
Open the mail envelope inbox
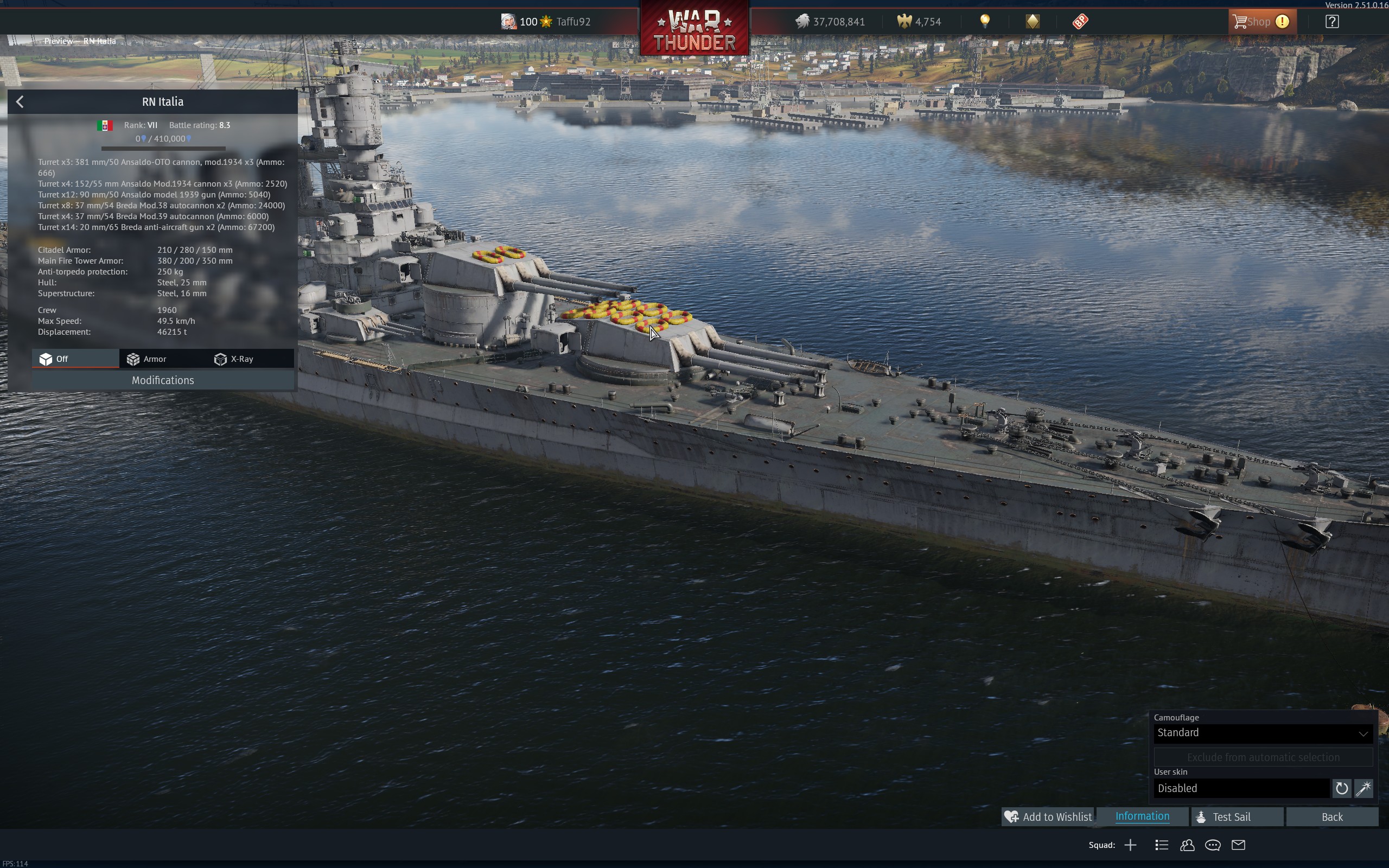click(x=1239, y=845)
